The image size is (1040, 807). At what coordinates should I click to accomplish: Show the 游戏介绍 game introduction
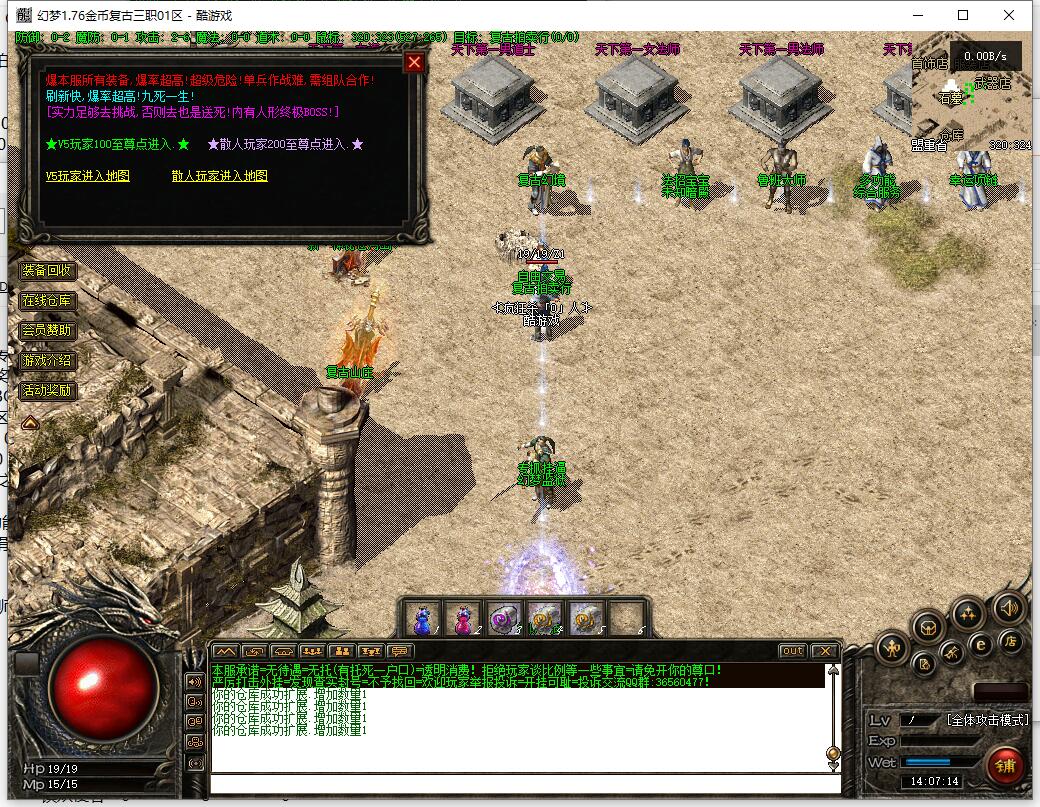[x=47, y=360]
